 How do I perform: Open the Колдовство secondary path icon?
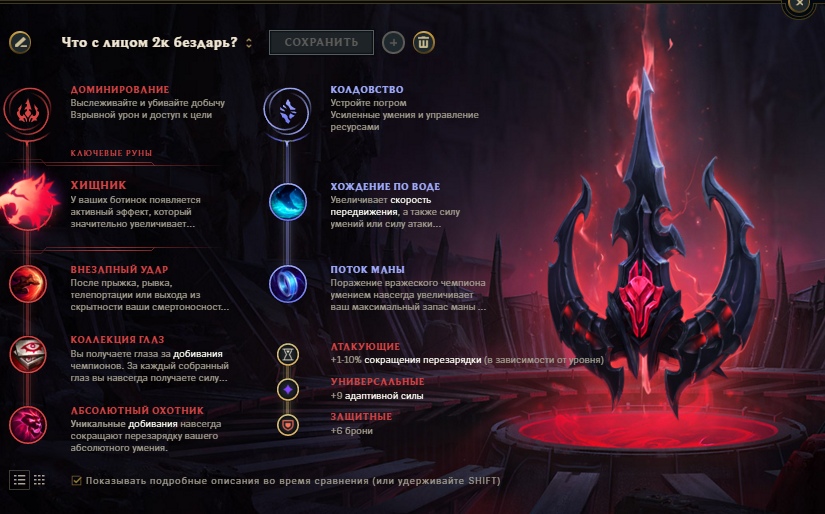point(287,108)
